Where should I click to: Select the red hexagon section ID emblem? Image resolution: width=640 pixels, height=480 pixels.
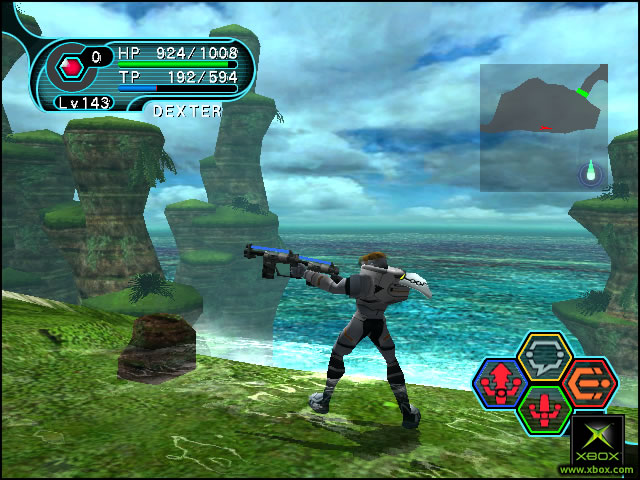coord(71,68)
